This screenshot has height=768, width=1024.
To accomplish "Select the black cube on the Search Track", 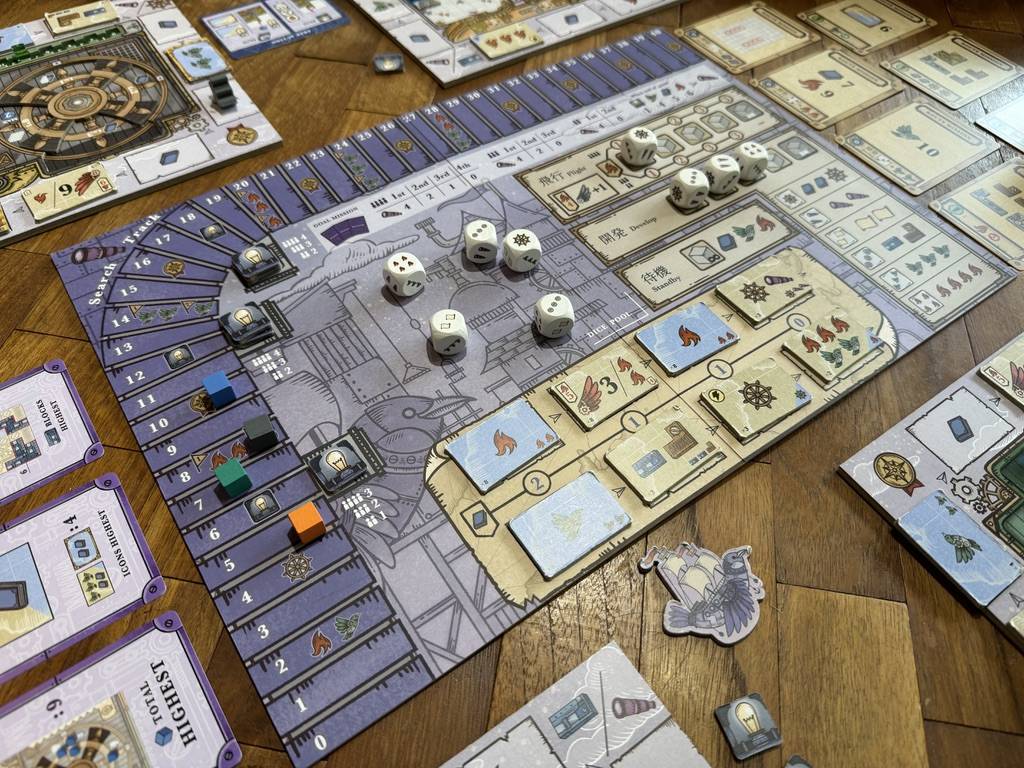I will pyautogui.click(x=260, y=432).
